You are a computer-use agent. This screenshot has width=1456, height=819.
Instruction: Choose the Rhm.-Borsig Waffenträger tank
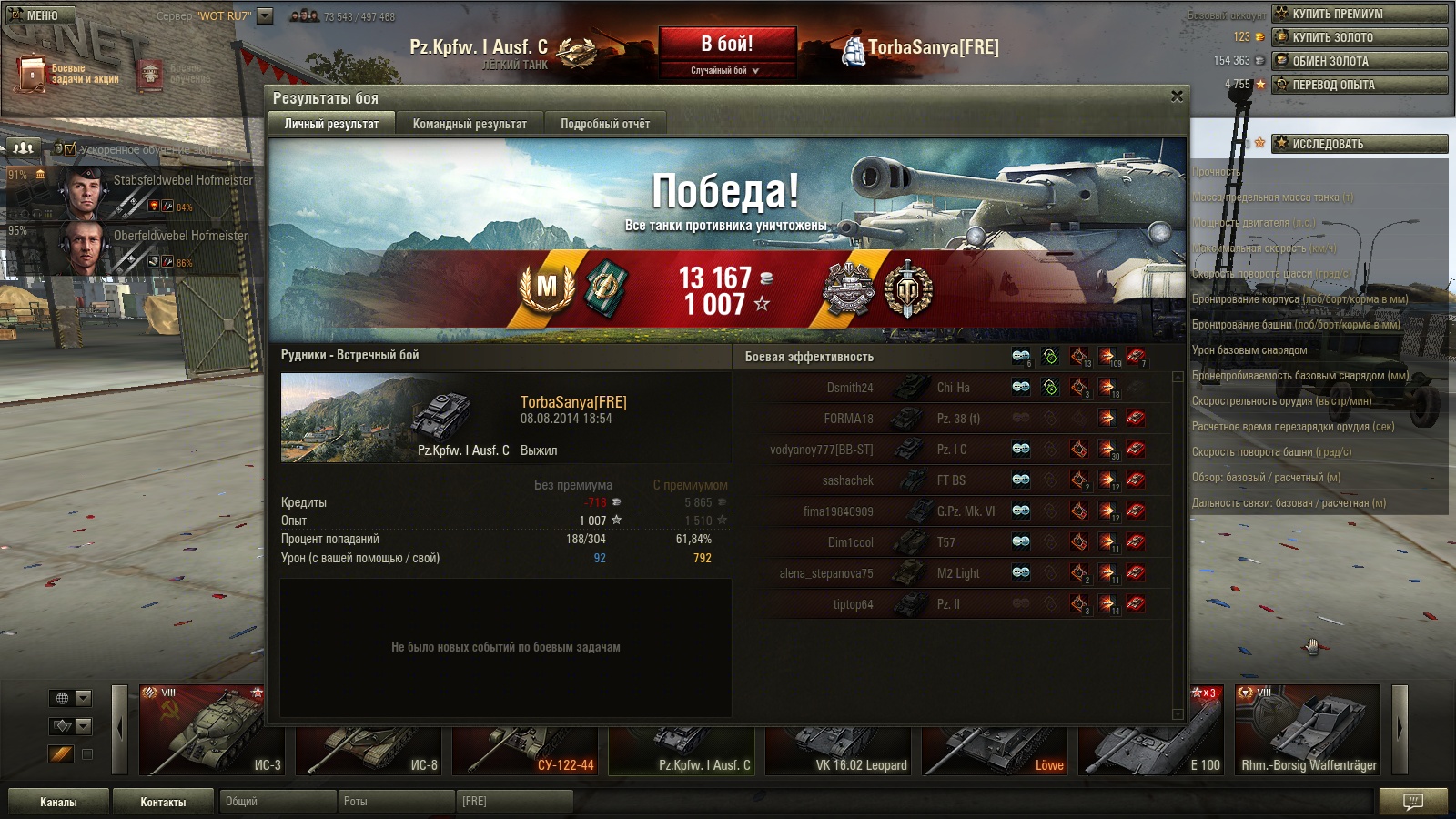(x=1308, y=730)
